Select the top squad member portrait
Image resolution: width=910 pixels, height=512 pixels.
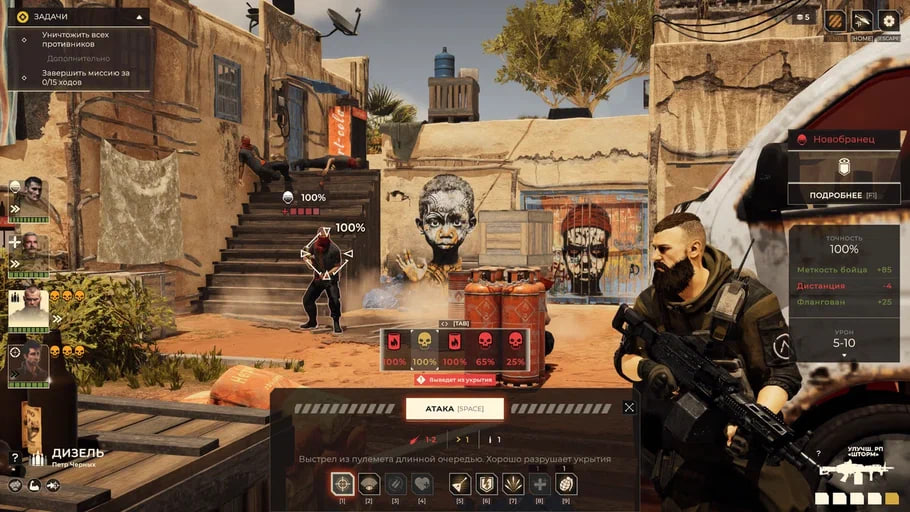[x=29, y=196]
